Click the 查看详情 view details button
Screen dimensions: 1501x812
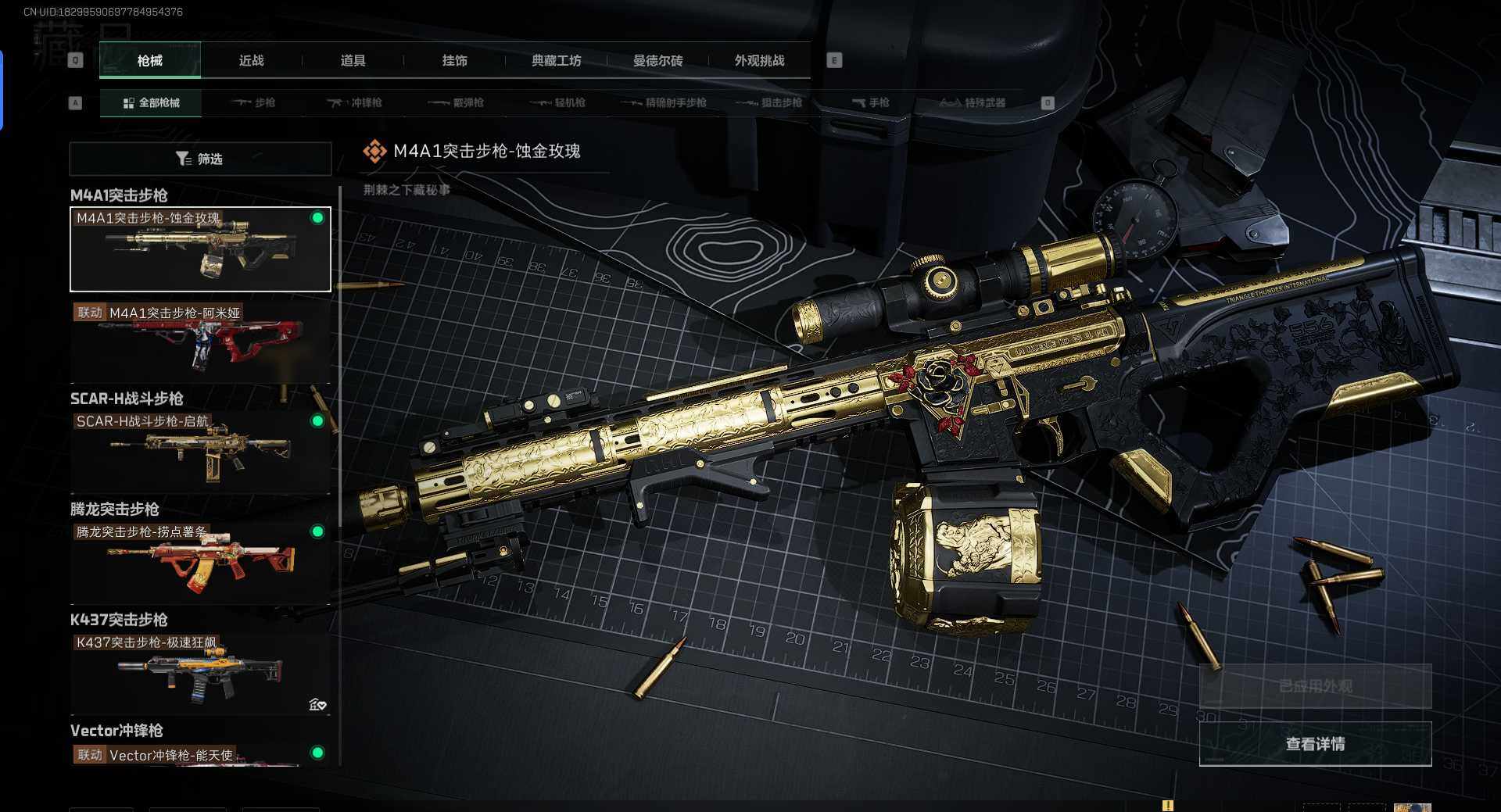pos(1315,744)
